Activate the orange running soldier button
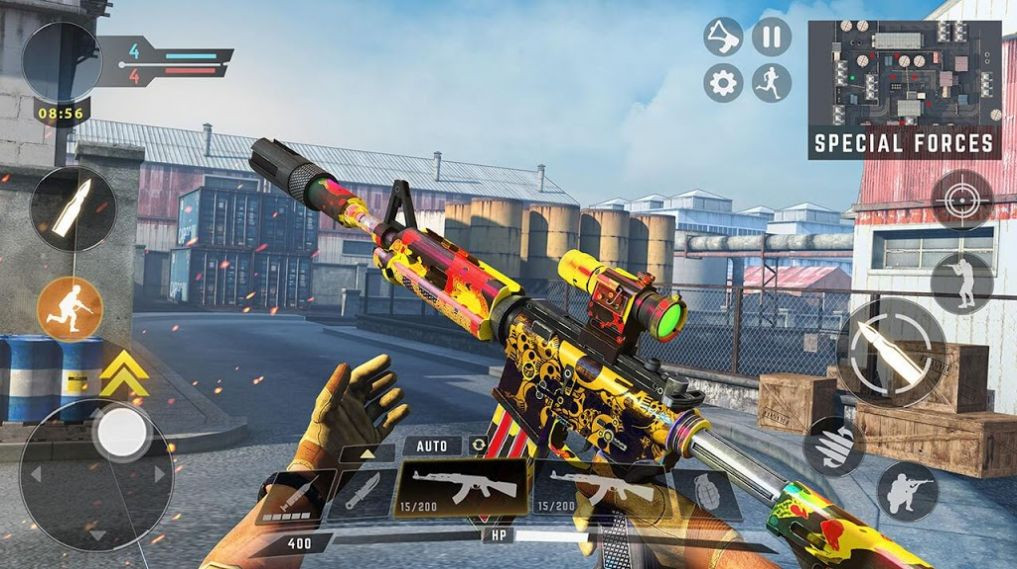The height and width of the screenshot is (569, 1017). tap(70, 309)
